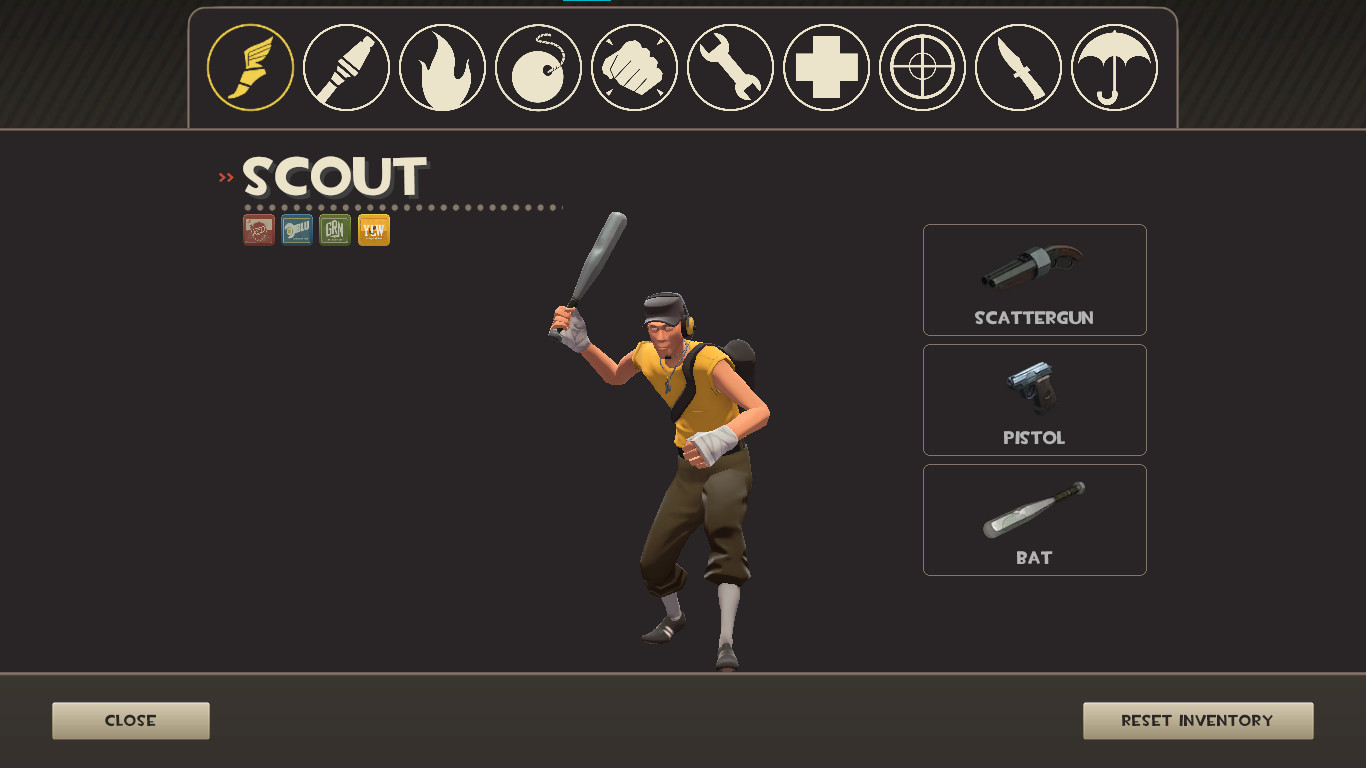Switch to the Pyro flame icon

tap(441, 67)
